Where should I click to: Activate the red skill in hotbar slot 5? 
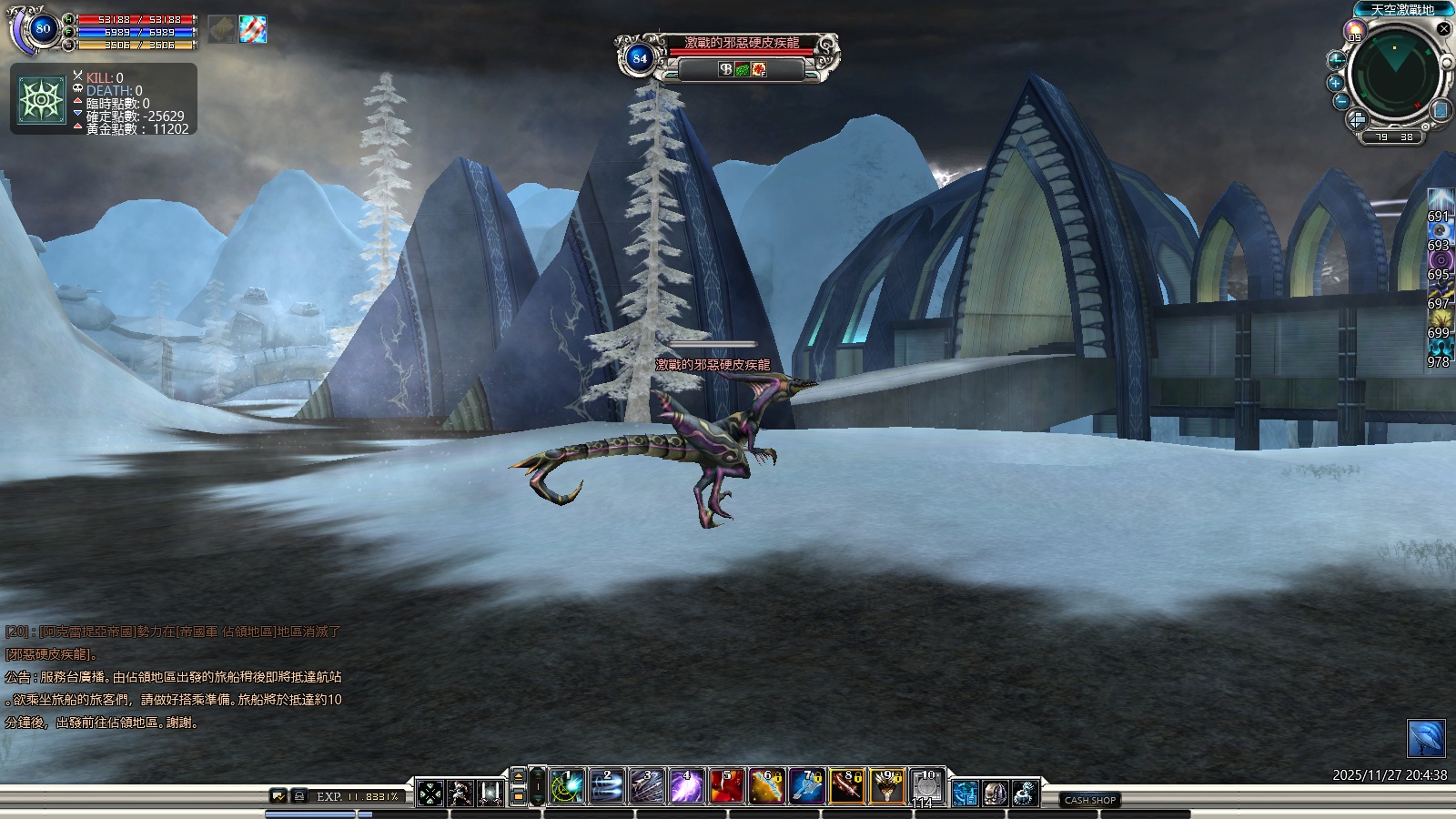tap(726, 787)
